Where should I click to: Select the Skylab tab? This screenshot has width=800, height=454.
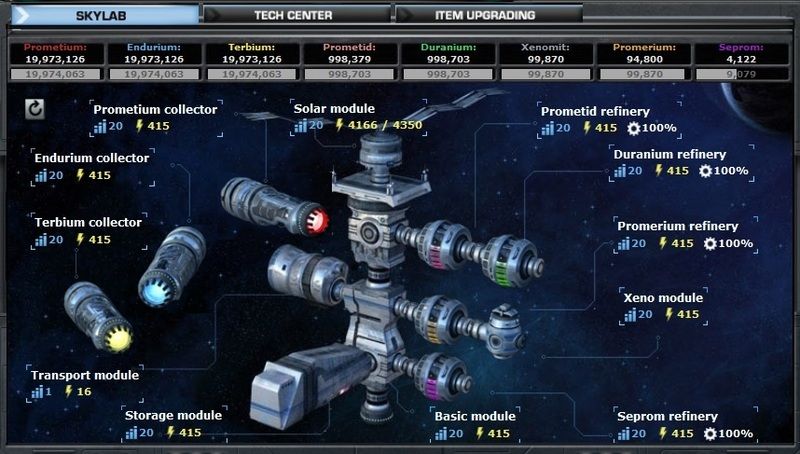coord(105,15)
